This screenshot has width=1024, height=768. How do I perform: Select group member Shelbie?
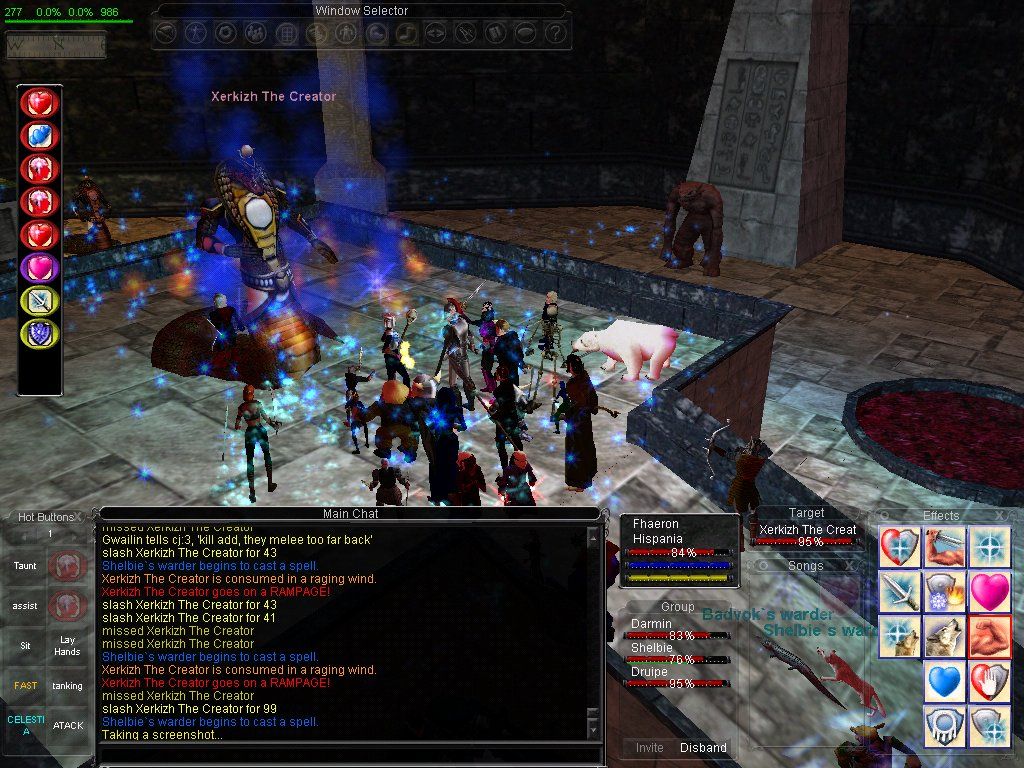click(652, 647)
